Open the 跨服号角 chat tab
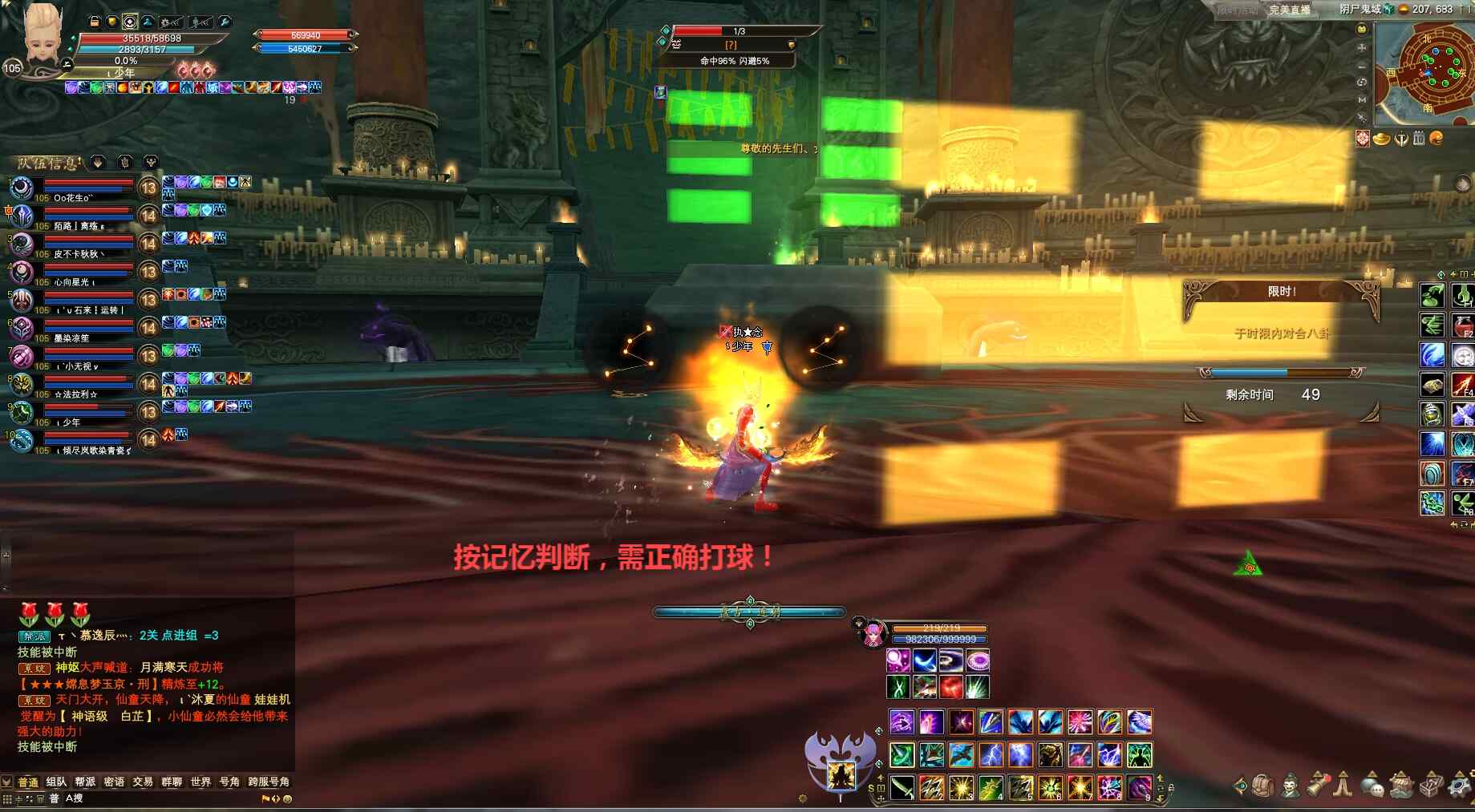Screen dimensions: 1475x812 click(x=269, y=782)
